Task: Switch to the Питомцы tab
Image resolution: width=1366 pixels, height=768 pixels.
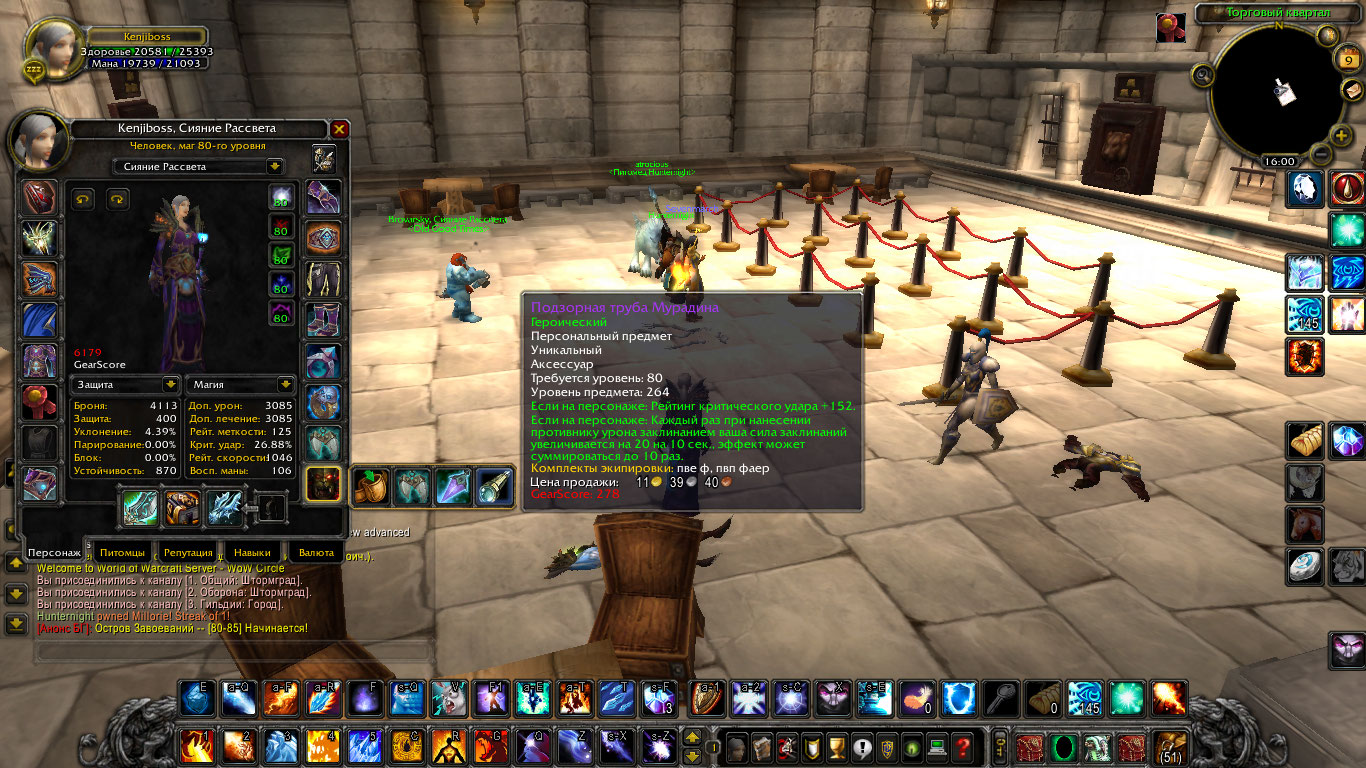Action: [x=122, y=552]
